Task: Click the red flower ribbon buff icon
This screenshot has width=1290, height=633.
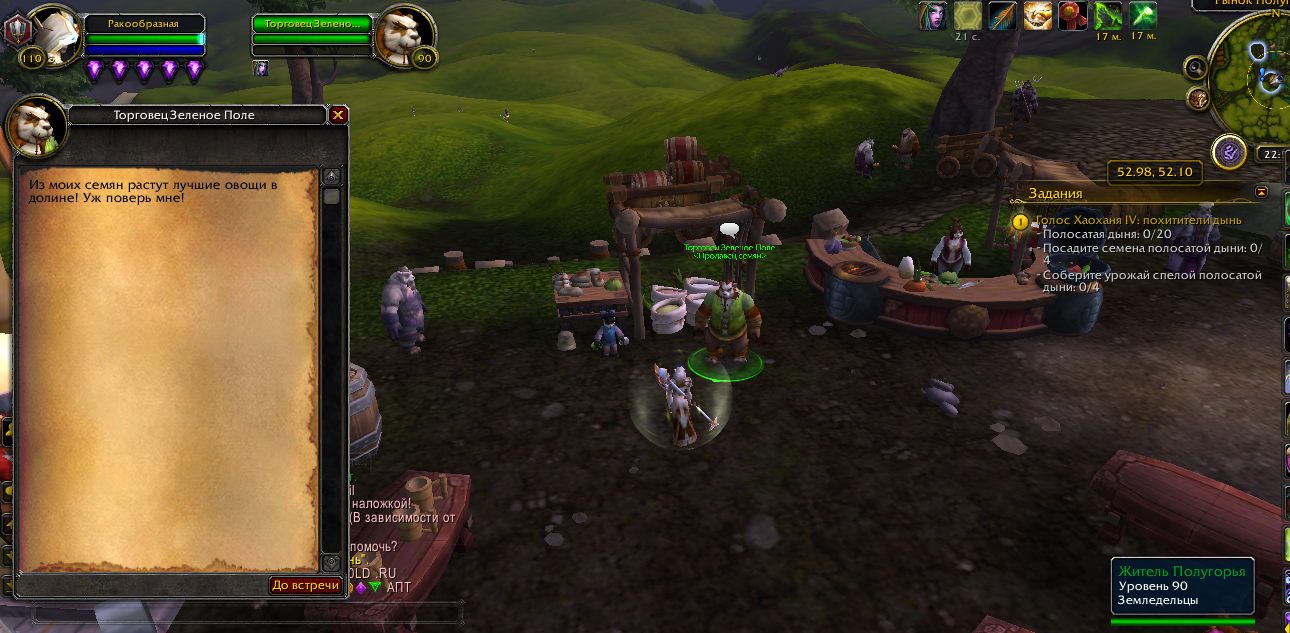Action: tap(1072, 16)
